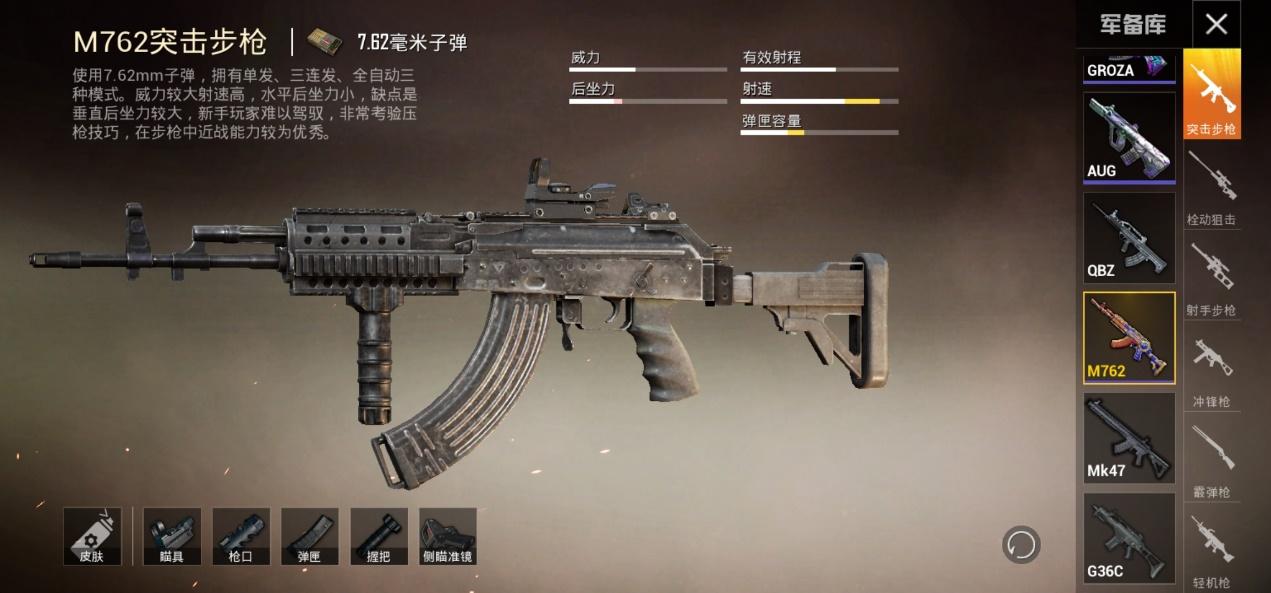
Task: Show the 冲锋枪 submachine gun category
Action: click(x=1212, y=369)
